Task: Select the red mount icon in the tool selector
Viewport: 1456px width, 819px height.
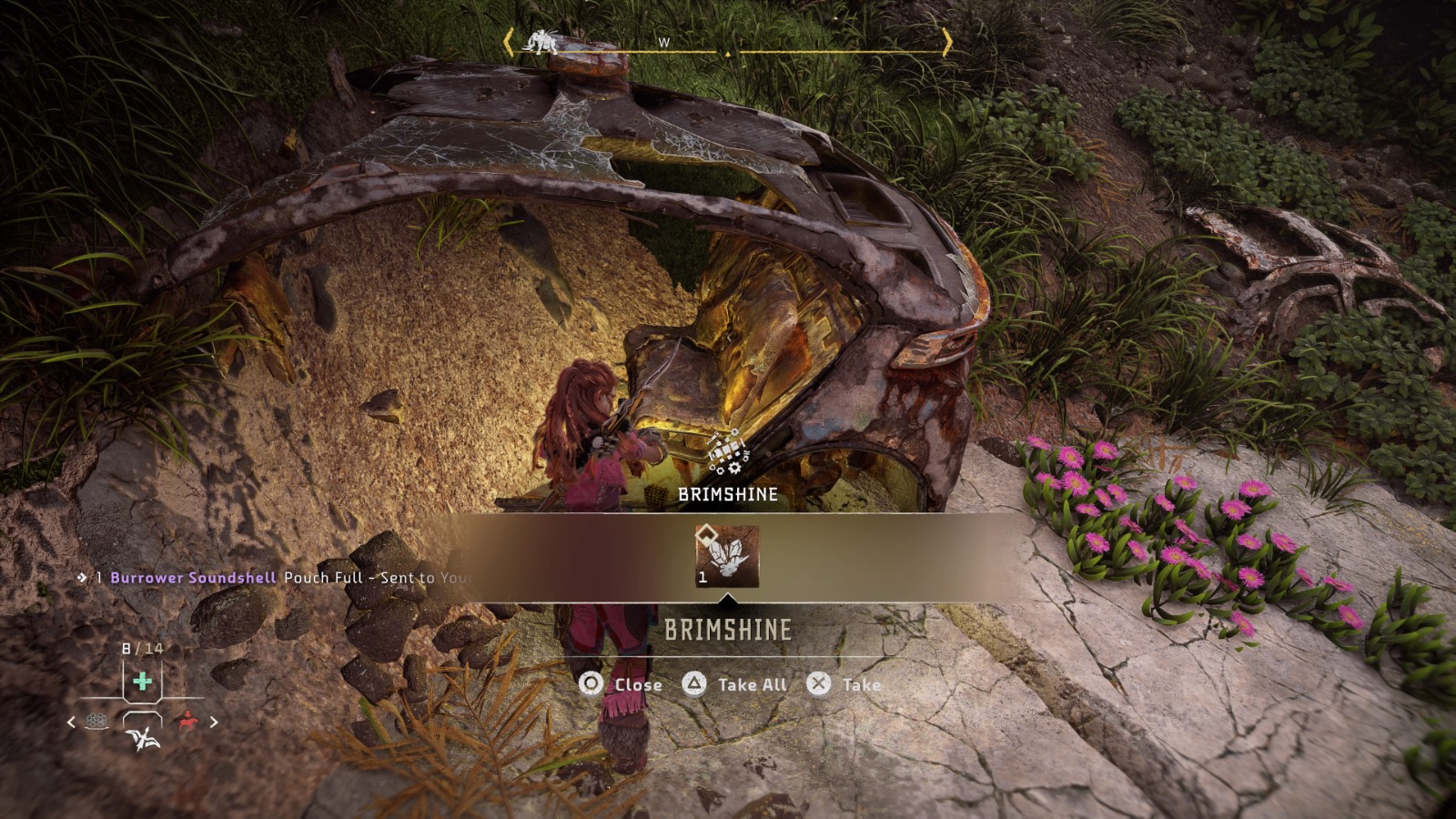Action: pos(188,721)
